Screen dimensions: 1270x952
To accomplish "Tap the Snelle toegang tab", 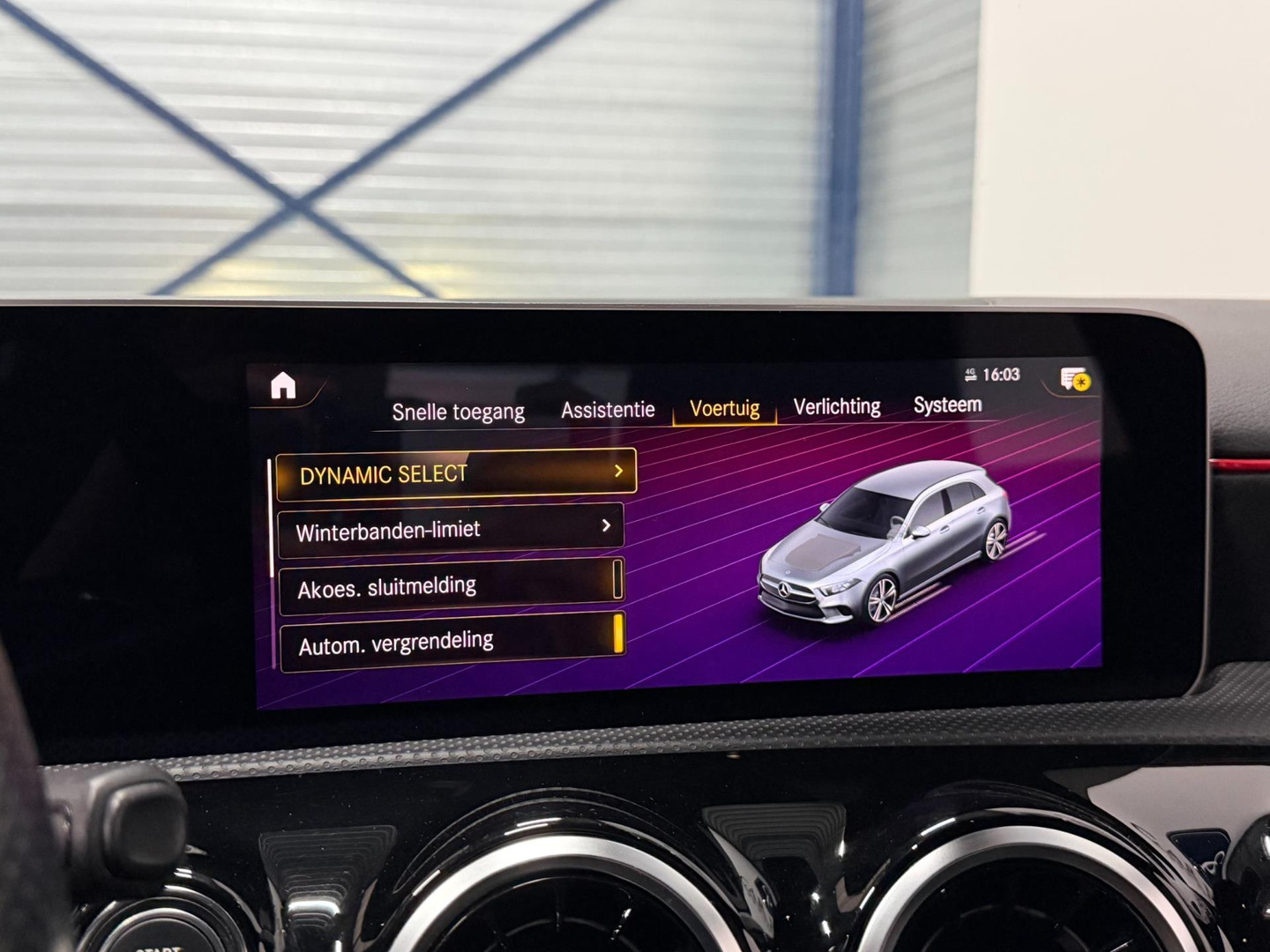I will (459, 411).
